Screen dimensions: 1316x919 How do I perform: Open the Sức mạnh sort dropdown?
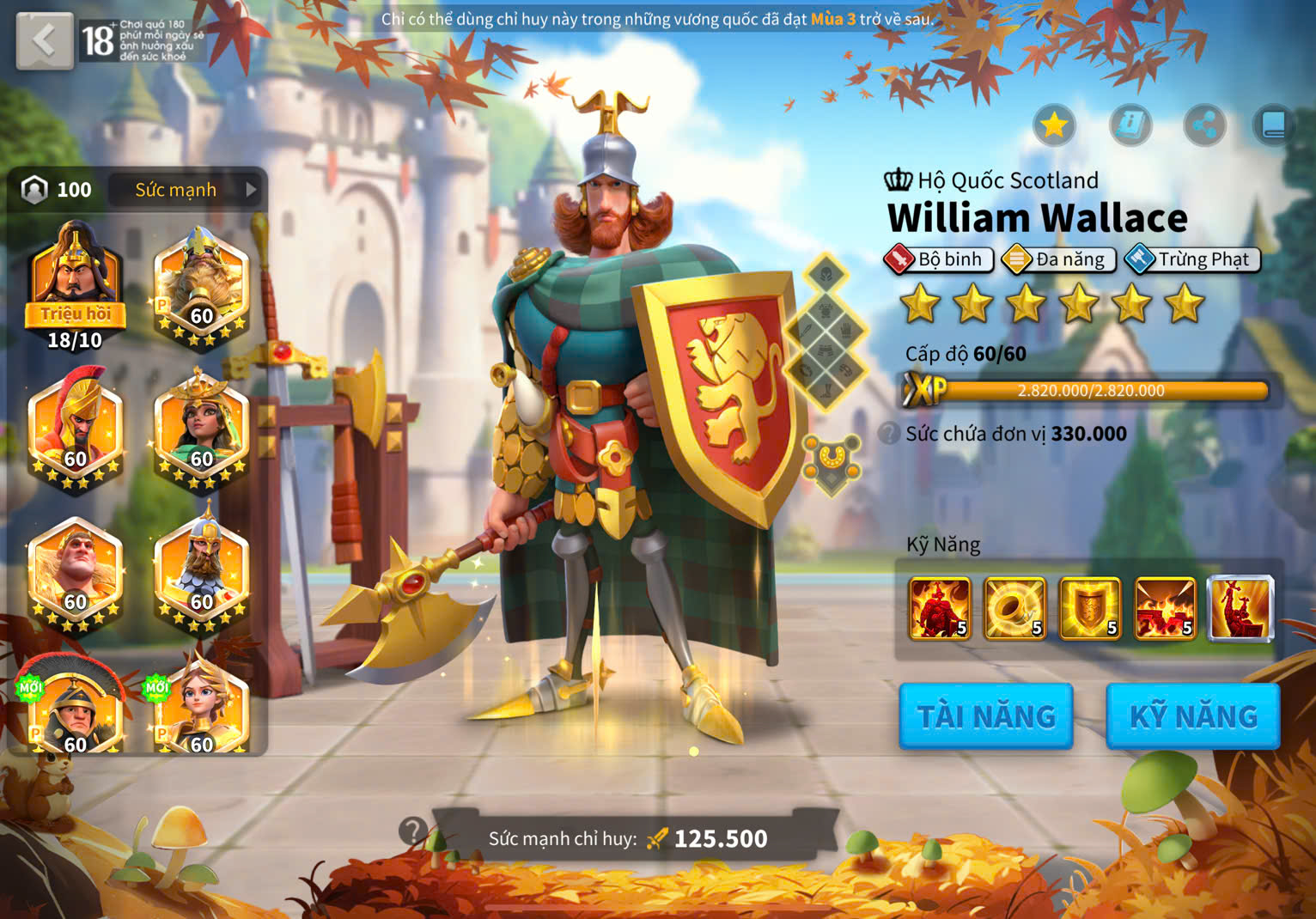187,190
